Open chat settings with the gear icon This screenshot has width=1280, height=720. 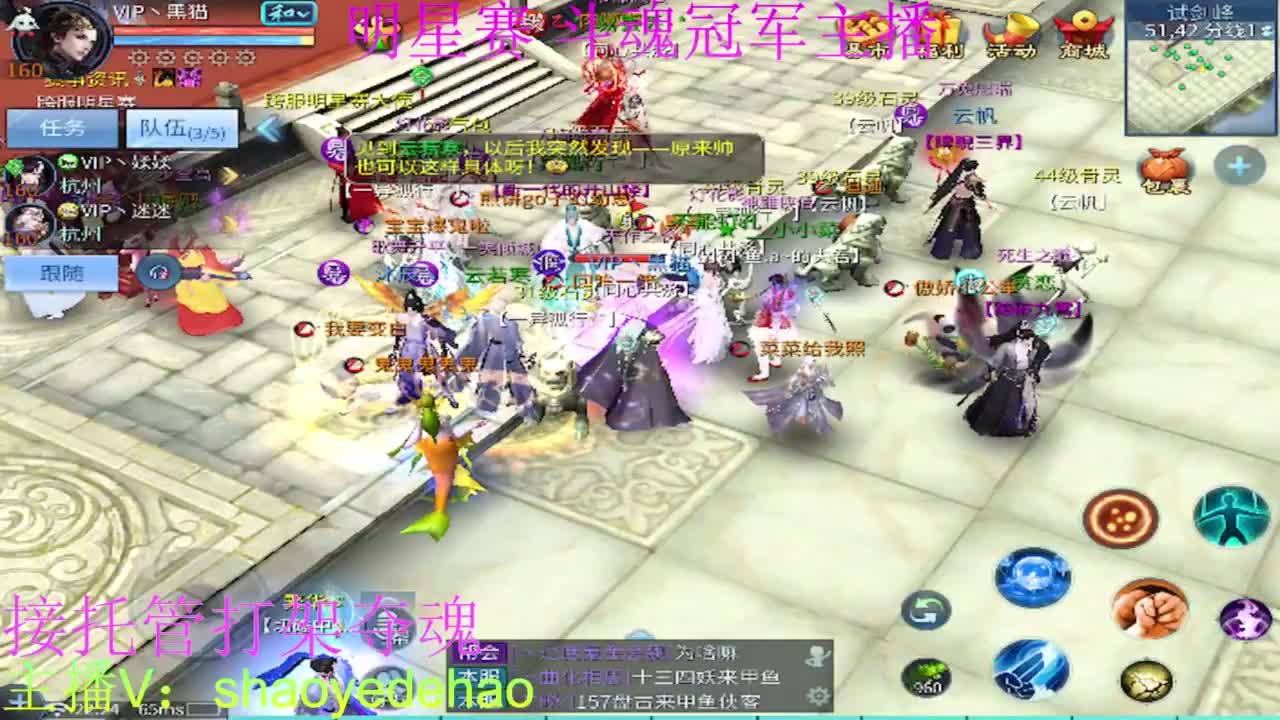click(817, 696)
